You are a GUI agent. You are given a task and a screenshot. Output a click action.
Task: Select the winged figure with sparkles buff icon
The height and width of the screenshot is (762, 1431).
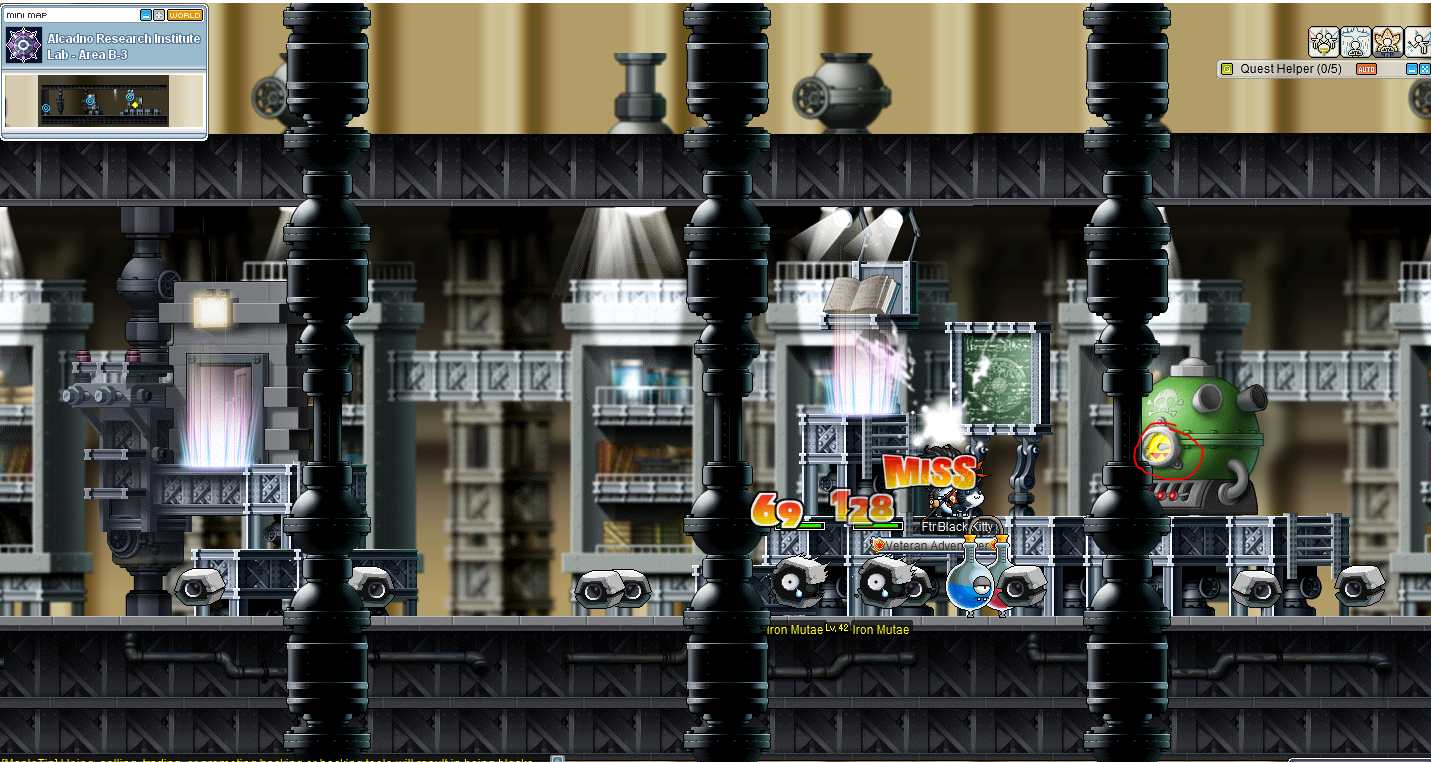(x=1419, y=42)
